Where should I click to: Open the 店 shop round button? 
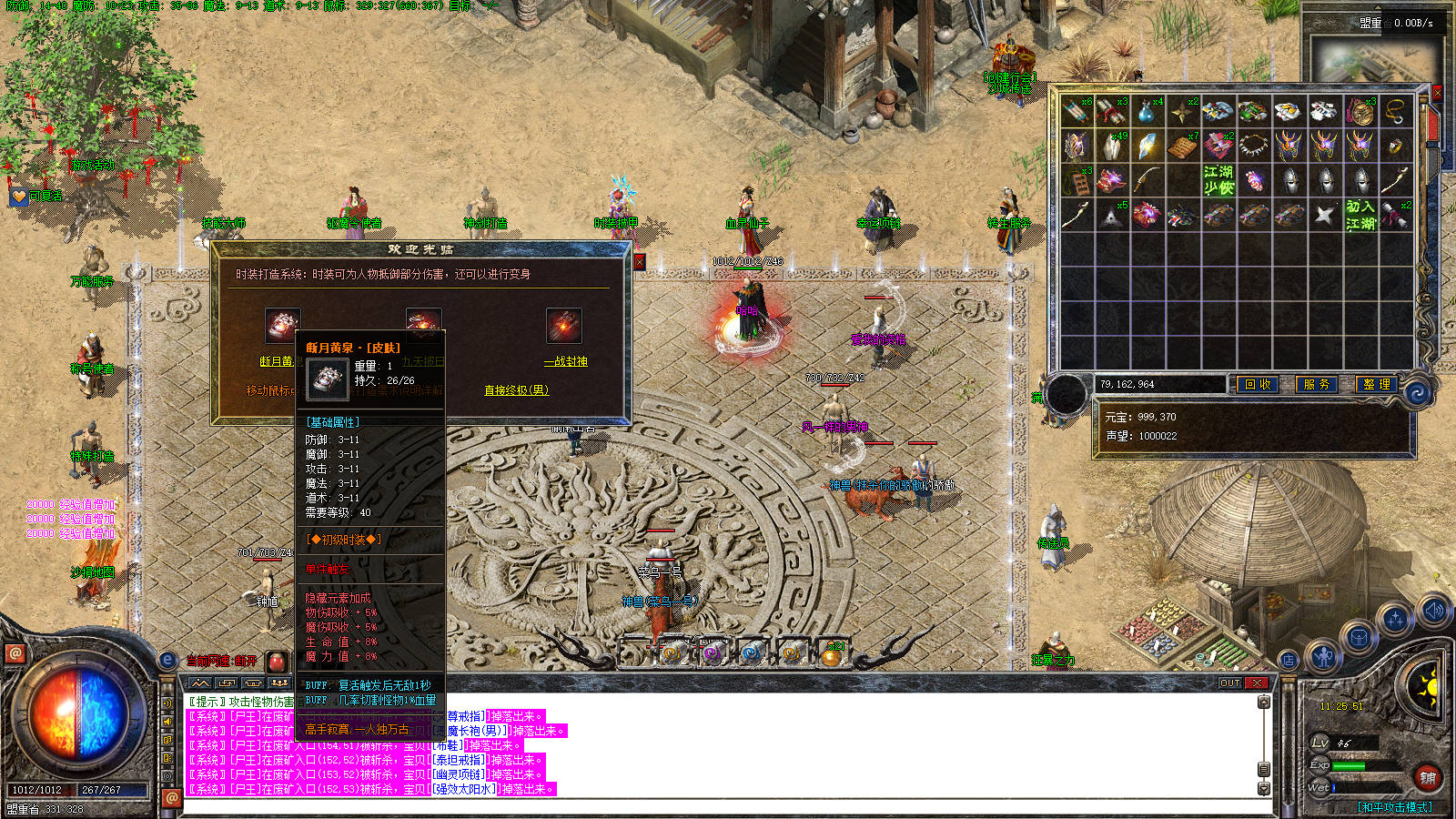click(1289, 660)
